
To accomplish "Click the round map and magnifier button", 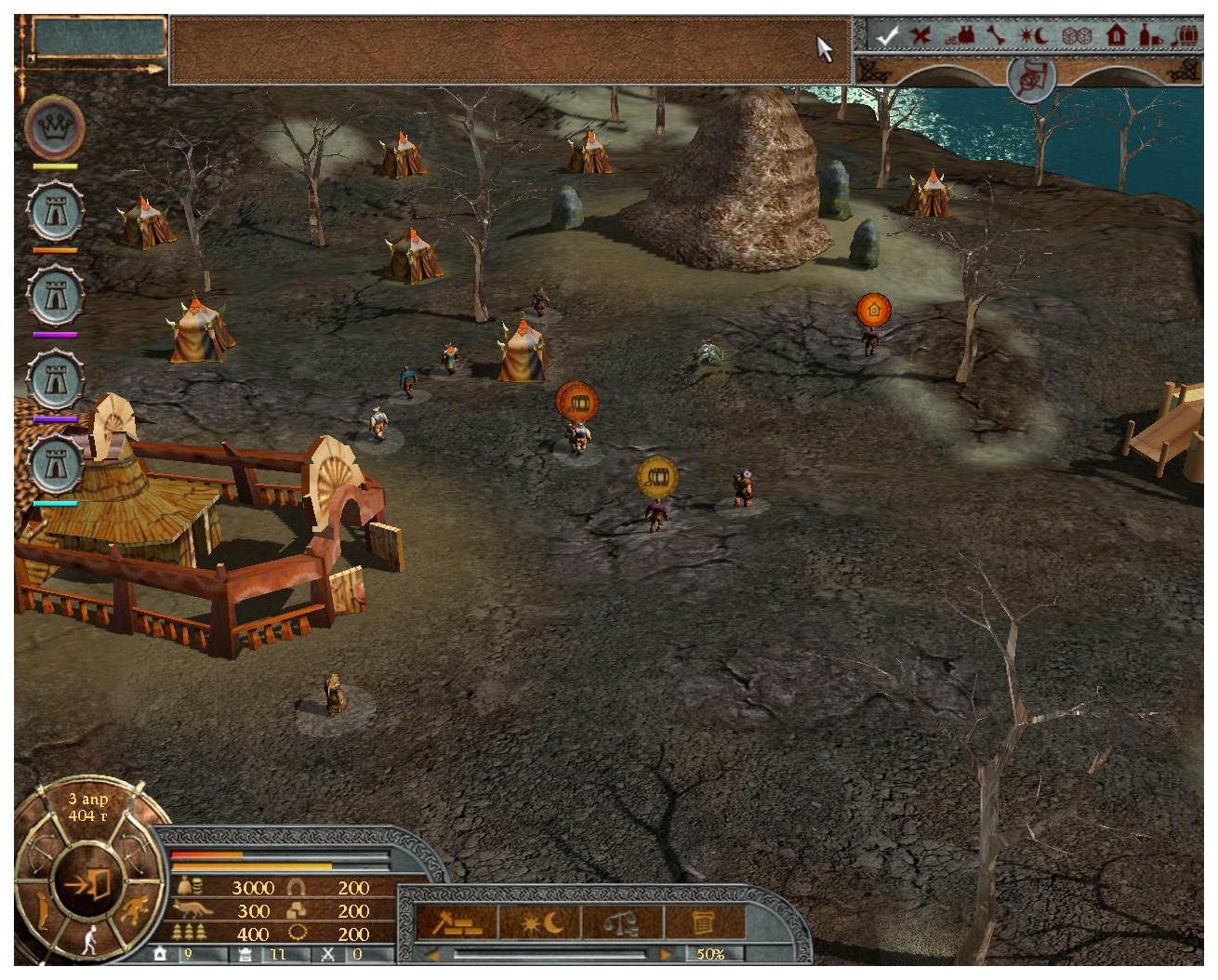I will [1031, 75].
